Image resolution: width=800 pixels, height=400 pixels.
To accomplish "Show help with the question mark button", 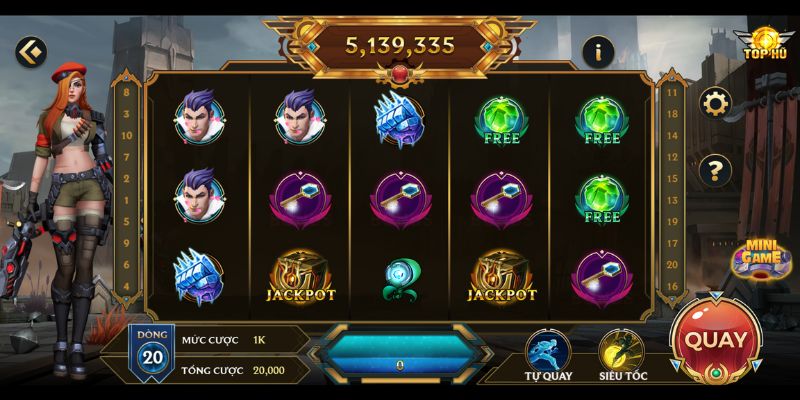I will click(x=715, y=170).
